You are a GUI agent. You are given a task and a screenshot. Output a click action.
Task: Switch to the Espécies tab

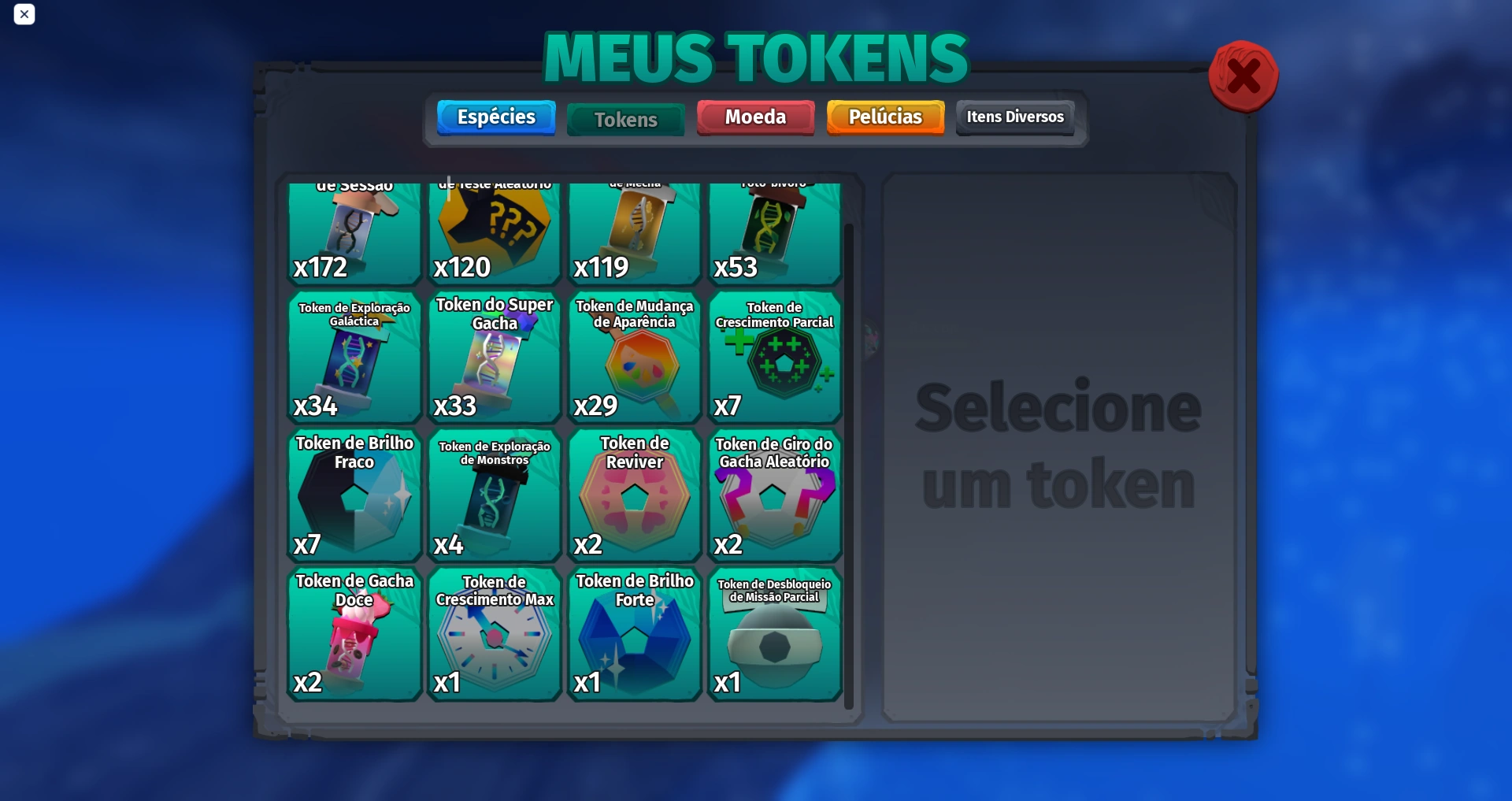495,117
